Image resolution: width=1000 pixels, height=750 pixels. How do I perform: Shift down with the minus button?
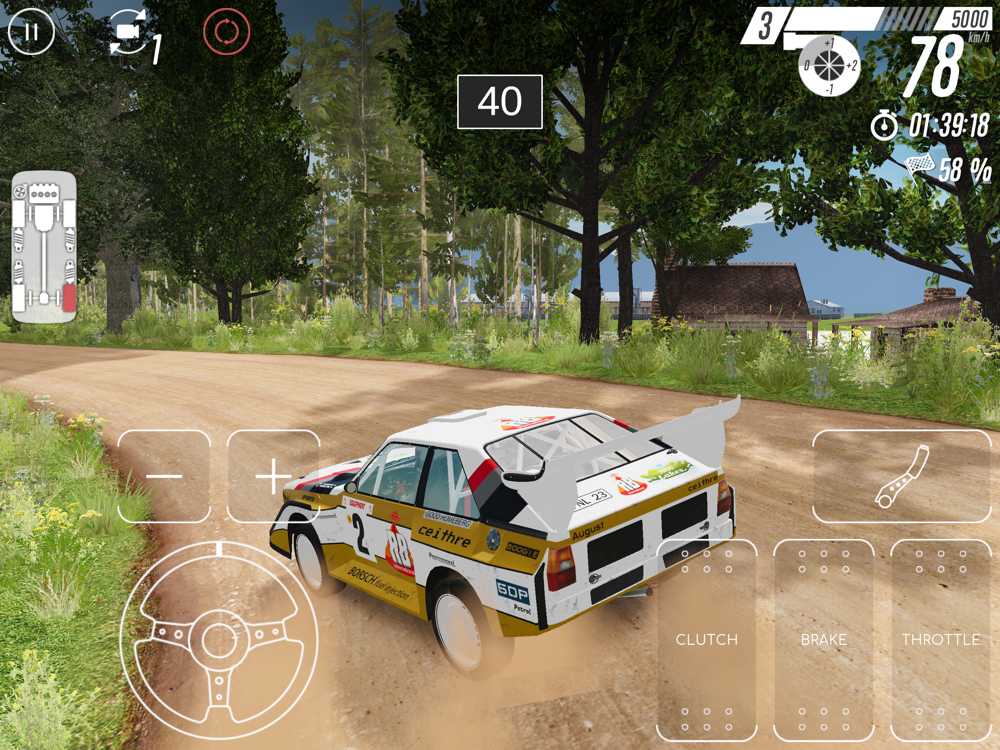164,477
